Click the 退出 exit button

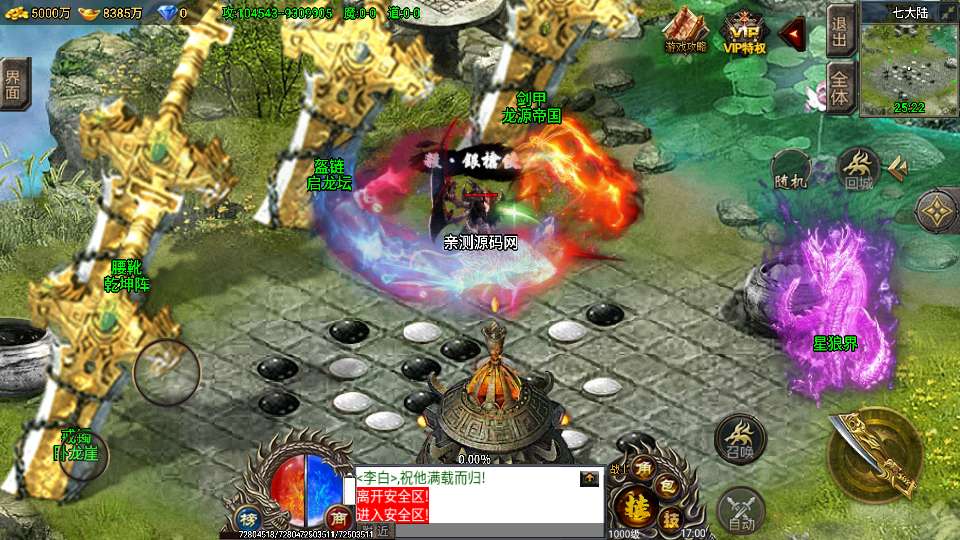tap(840, 32)
